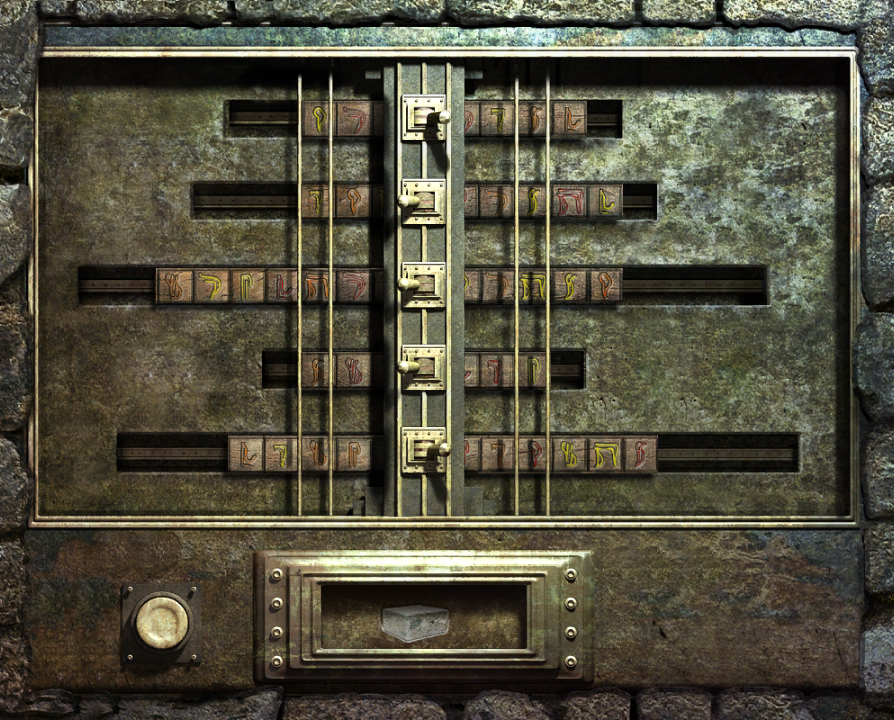Flip the middle lever switch of the five
894x720 pixels.
[x=423, y=286]
